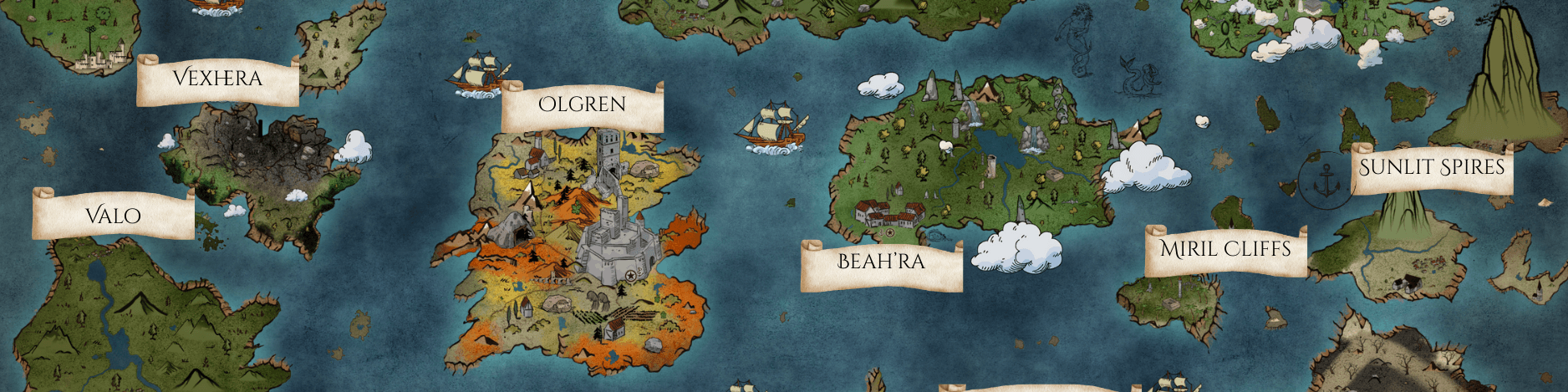Select the Vexhera region banner
This screenshot has width=1568, height=392.
[x=217, y=80]
